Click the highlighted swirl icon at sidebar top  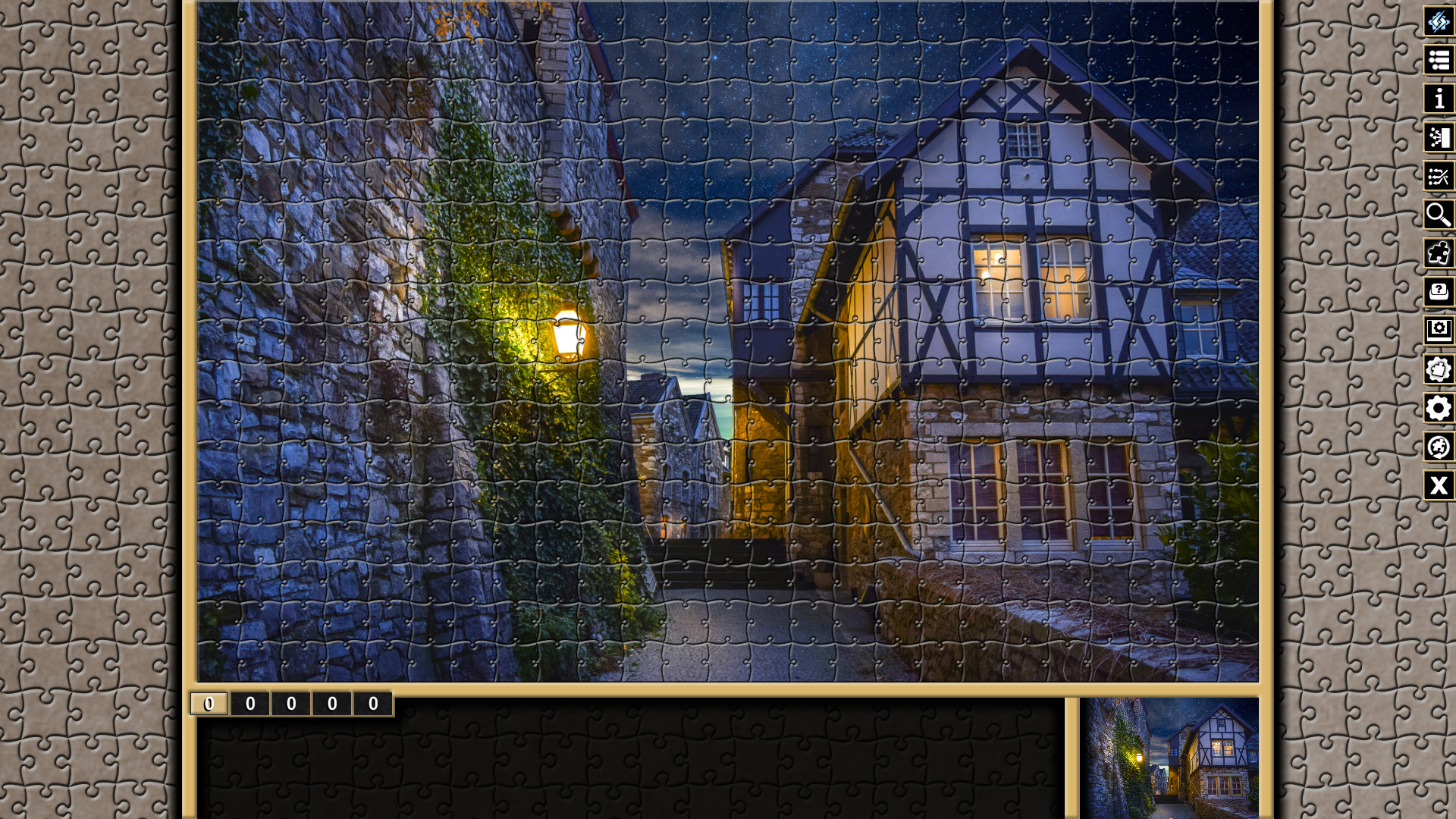[1439, 22]
